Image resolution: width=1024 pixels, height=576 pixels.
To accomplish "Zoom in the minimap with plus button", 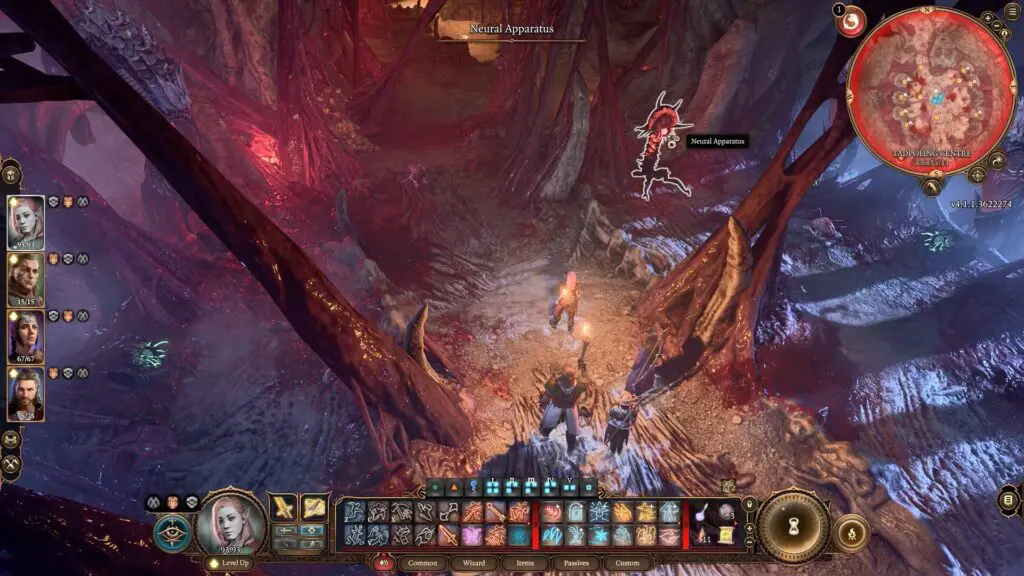I will (987, 18).
